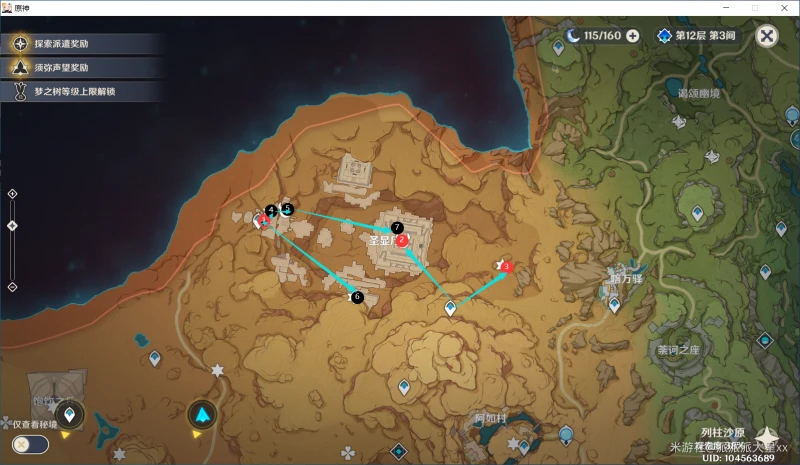Select the red route marker 3

click(506, 266)
